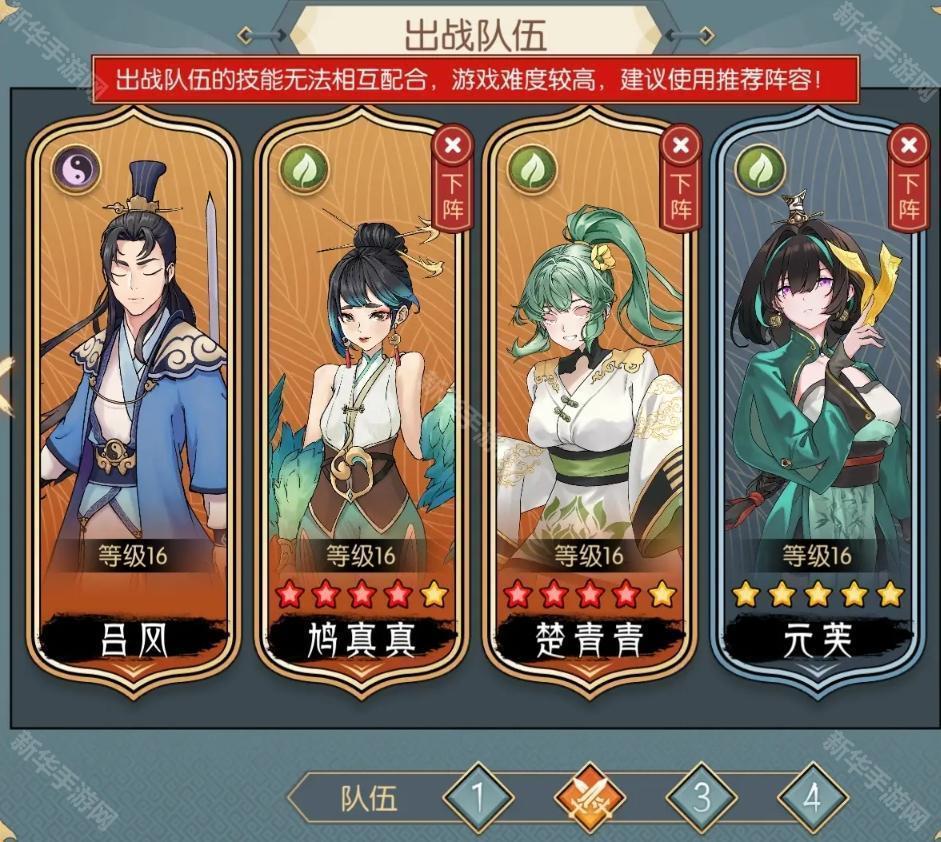Viewport: 941px width, 842px height.
Task: Switch to team 3 tab
Action: click(702, 798)
